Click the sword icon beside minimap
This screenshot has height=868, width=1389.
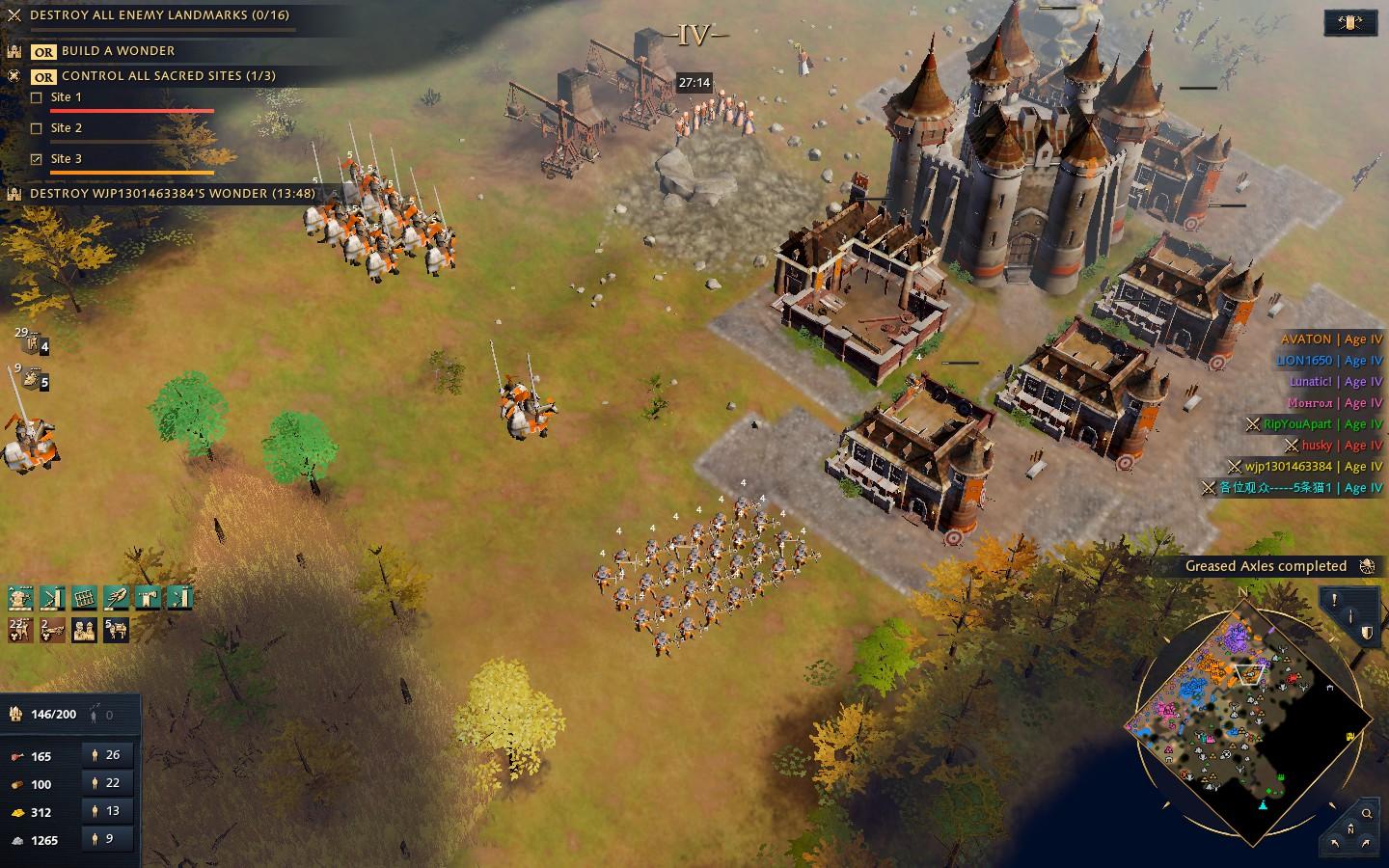pyautogui.click(x=1350, y=616)
